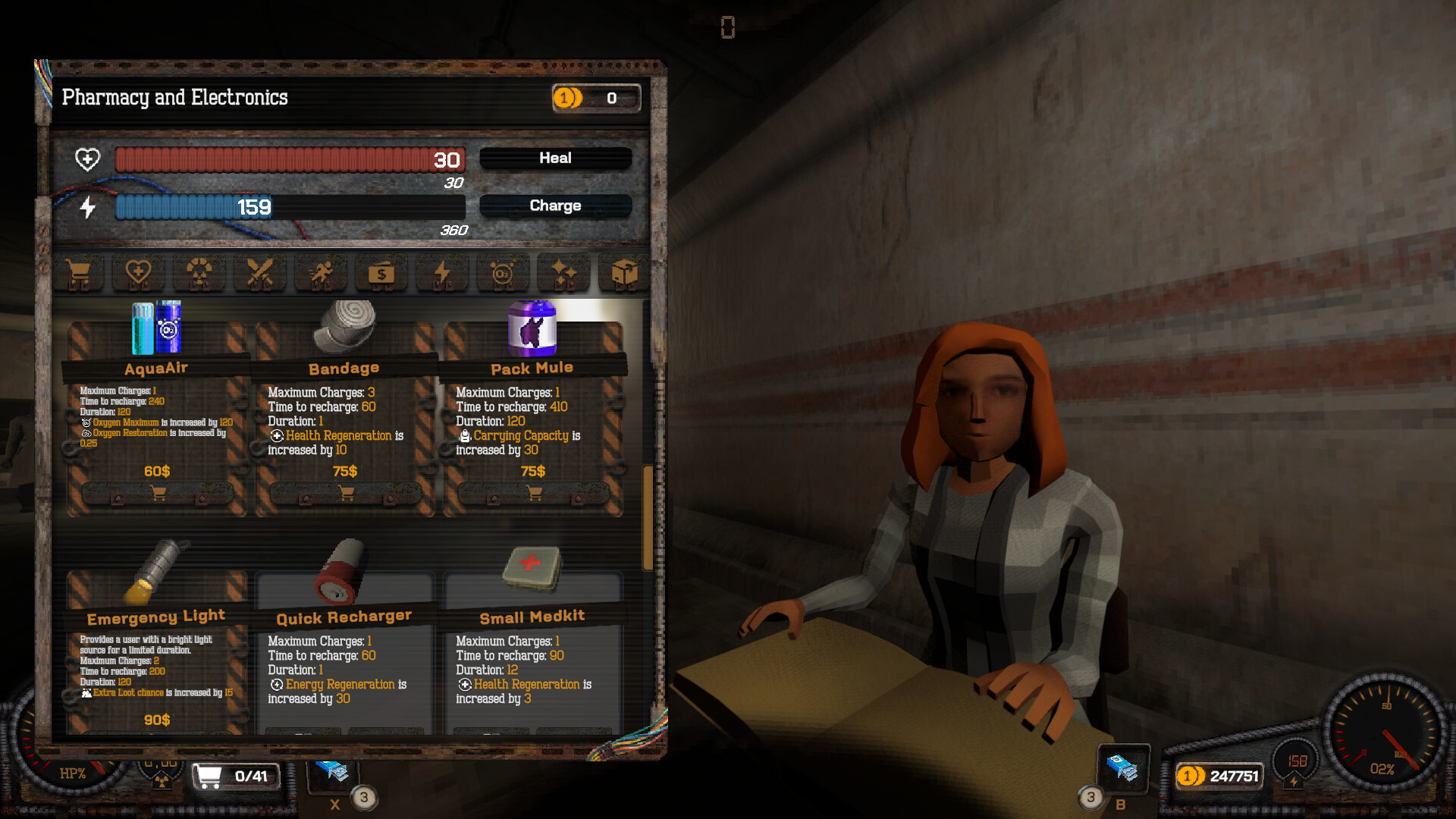Open the healing items category
This screenshot has height=819, width=1456.
pos(140,273)
